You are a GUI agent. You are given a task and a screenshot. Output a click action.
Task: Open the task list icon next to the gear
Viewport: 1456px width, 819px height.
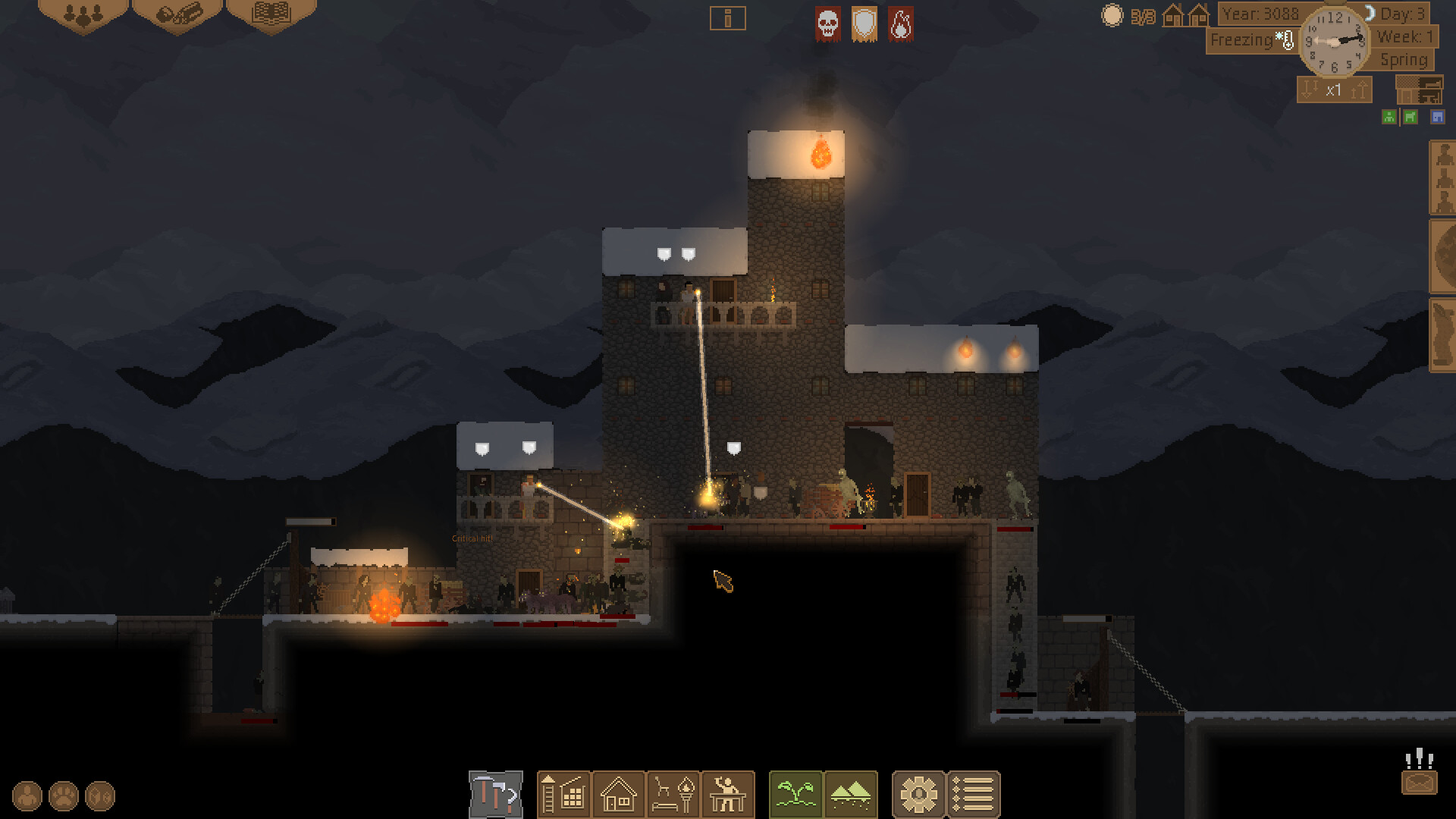coord(973,794)
